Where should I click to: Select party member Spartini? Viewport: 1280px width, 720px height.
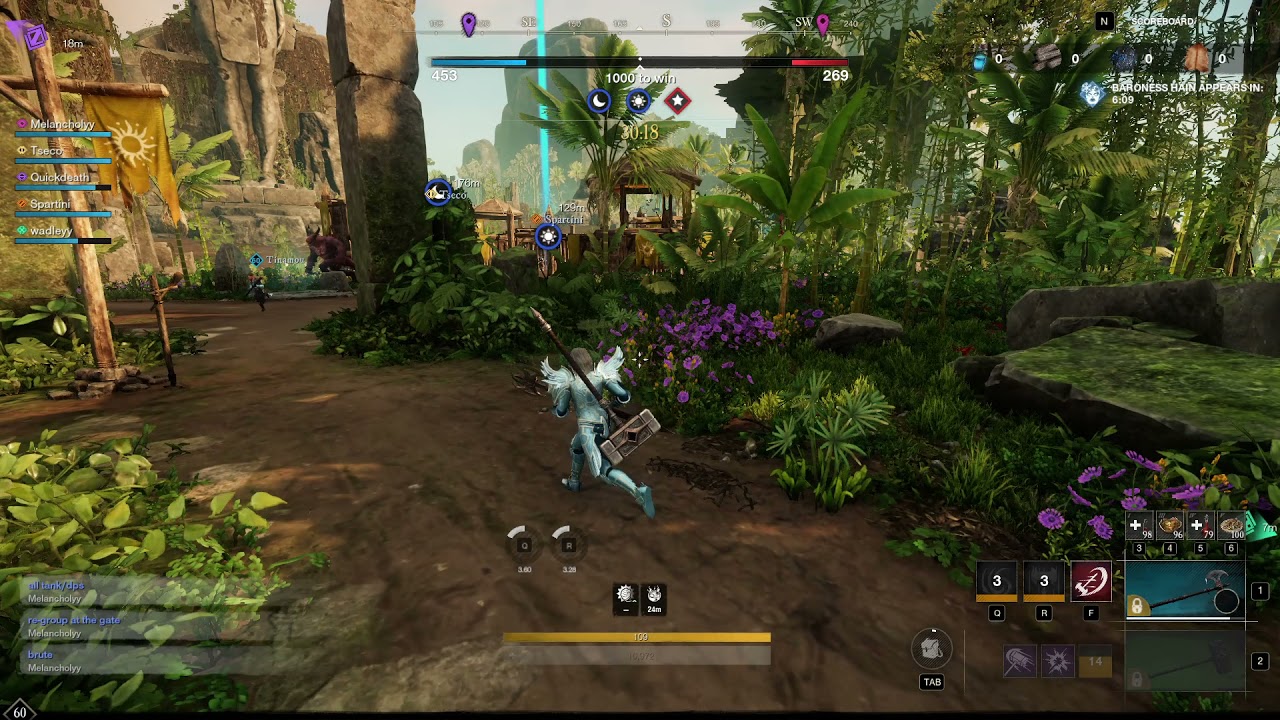tap(50, 205)
